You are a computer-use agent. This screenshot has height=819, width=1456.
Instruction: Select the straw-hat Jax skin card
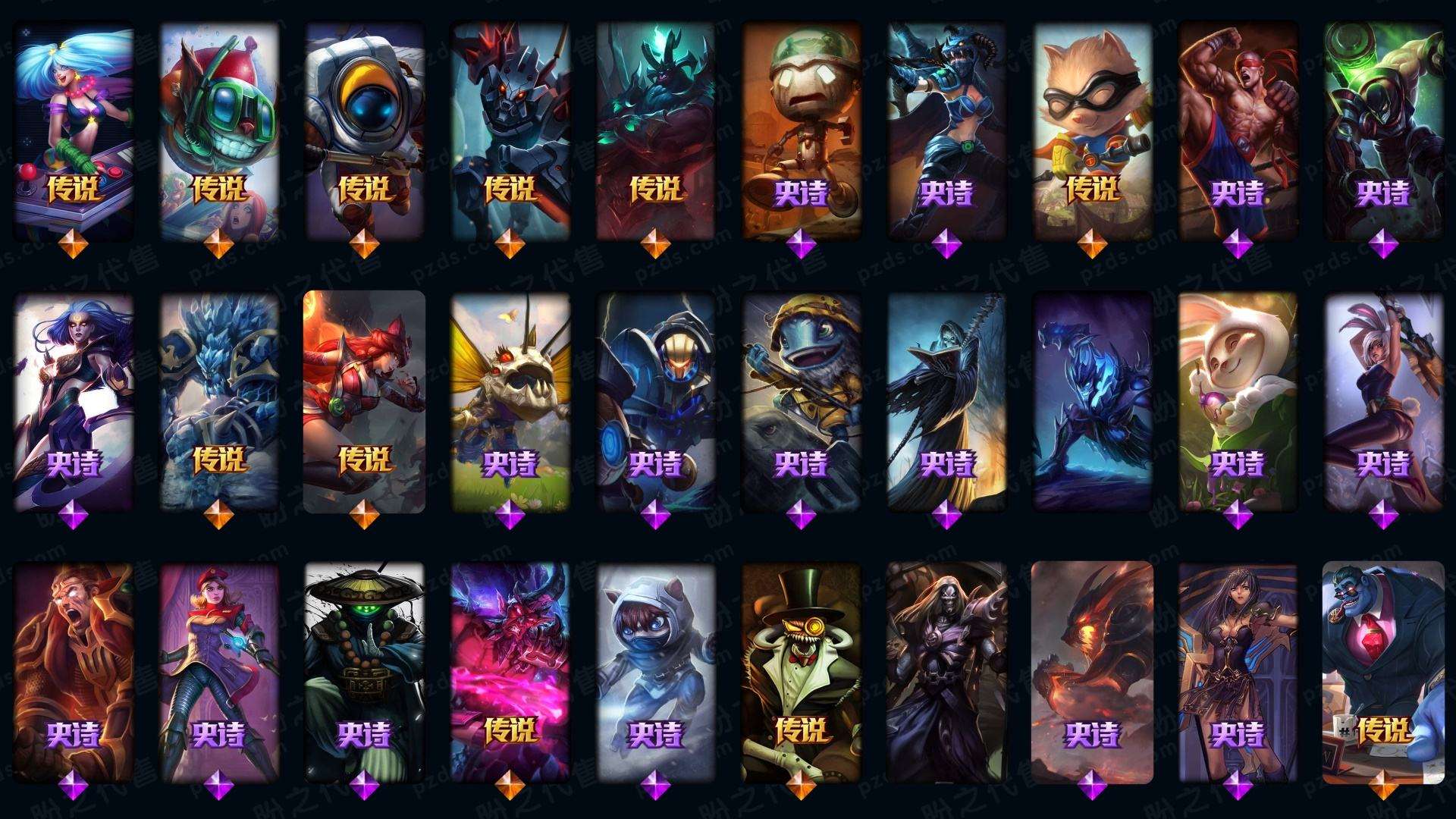click(365, 672)
